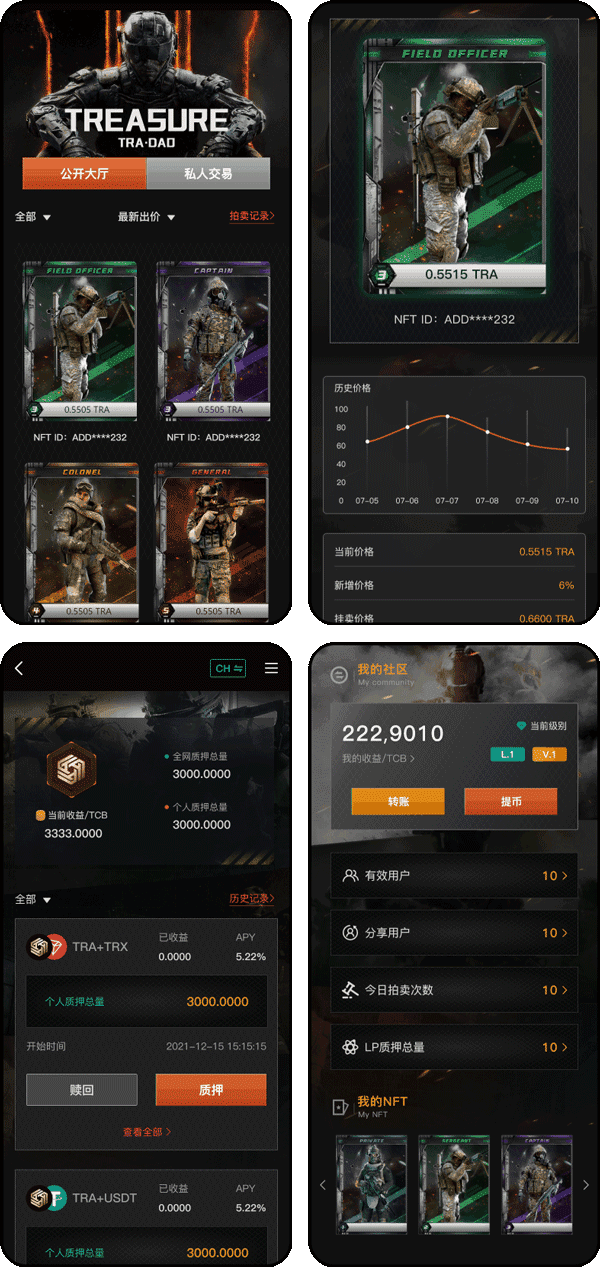The height and width of the screenshot is (1267, 600).
Task: Open the hamburger menu
Action: pyautogui.click(x=271, y=668)
